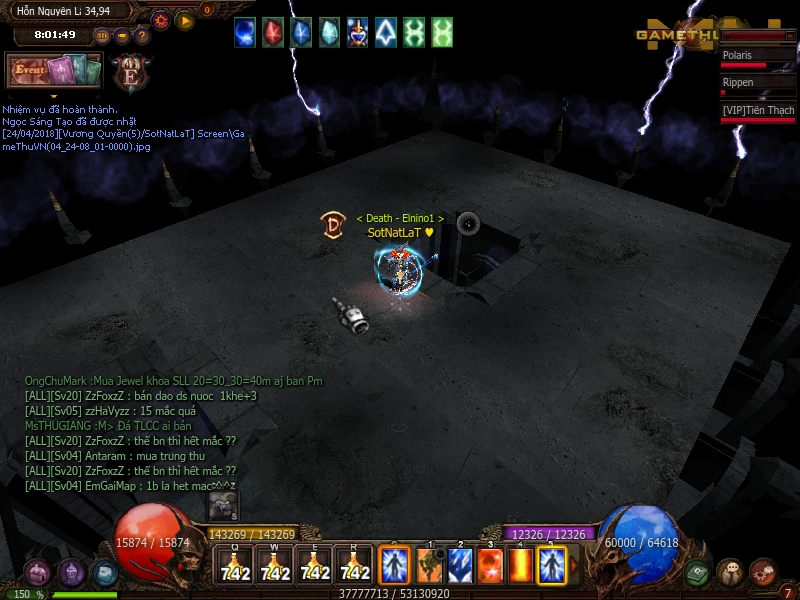The image size is (800, 600).
Task: Select the highlighted blue aura skill in slot 5
Action: coord(552,566)
